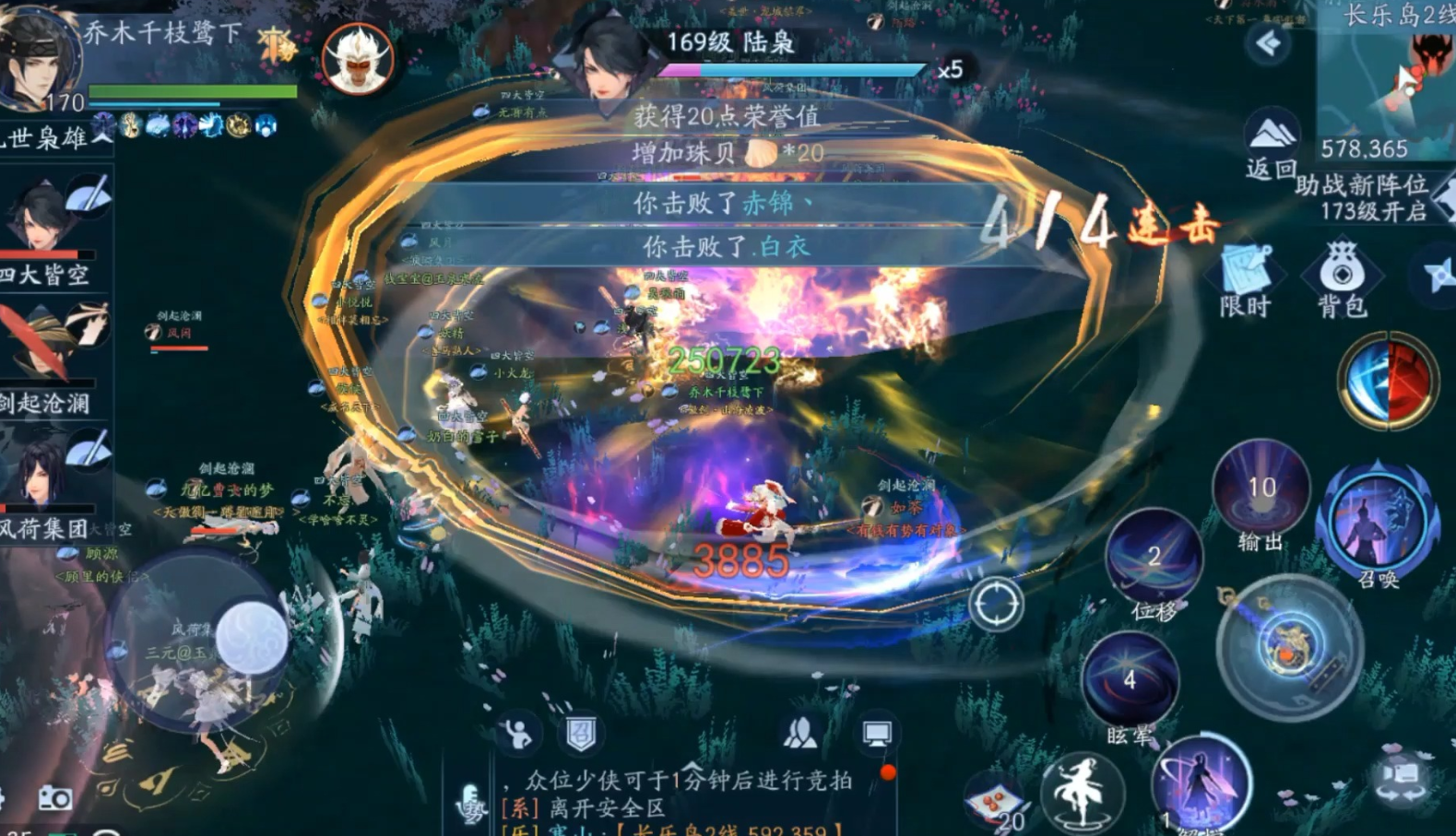Activate the blue-red yin-yang orb skill

point(1388,380)
